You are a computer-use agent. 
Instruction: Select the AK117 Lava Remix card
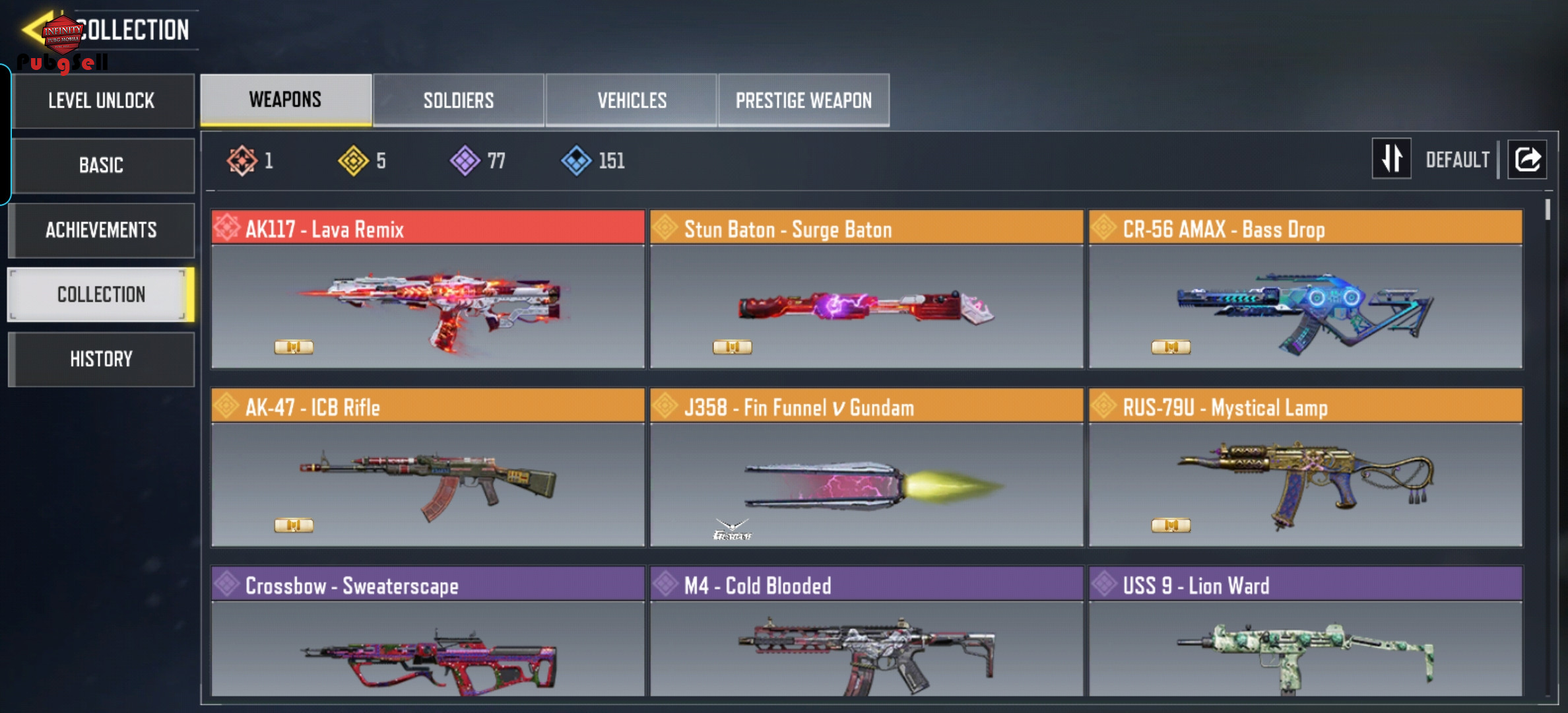point(428,289)
